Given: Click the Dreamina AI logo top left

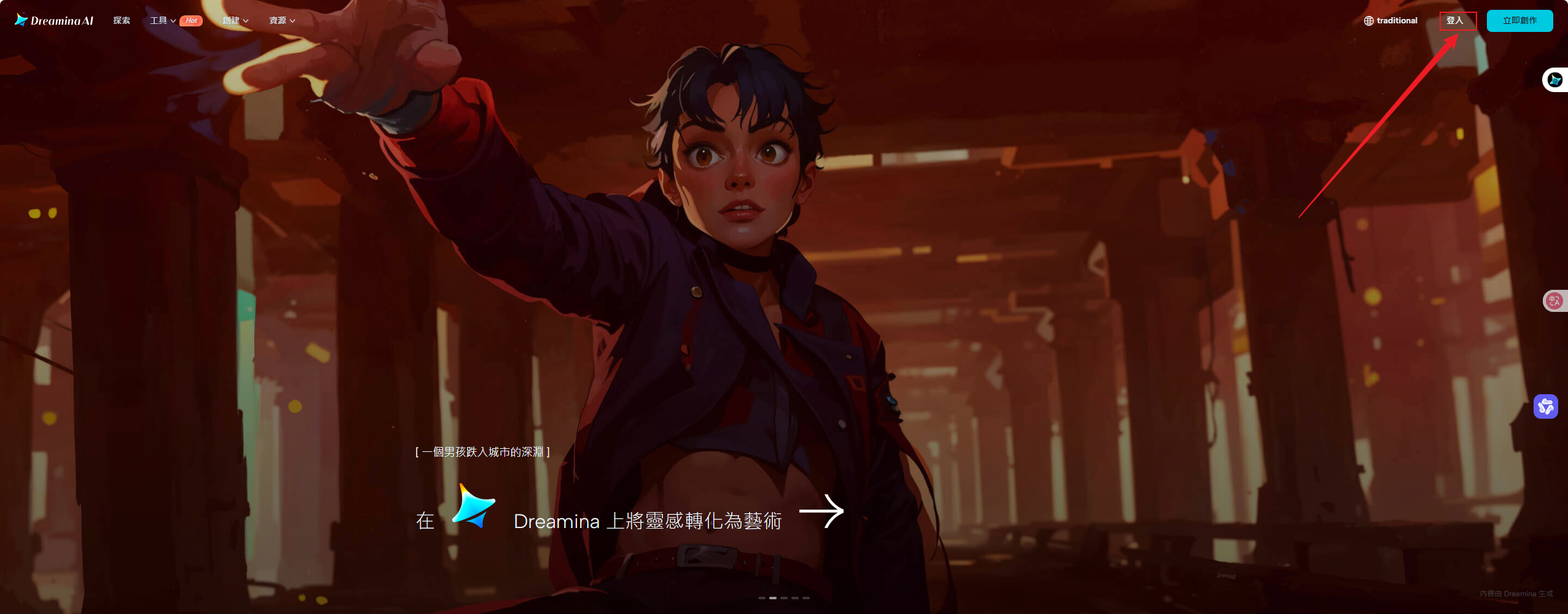Looking at the screenshot, I should (x=54, y=20).
